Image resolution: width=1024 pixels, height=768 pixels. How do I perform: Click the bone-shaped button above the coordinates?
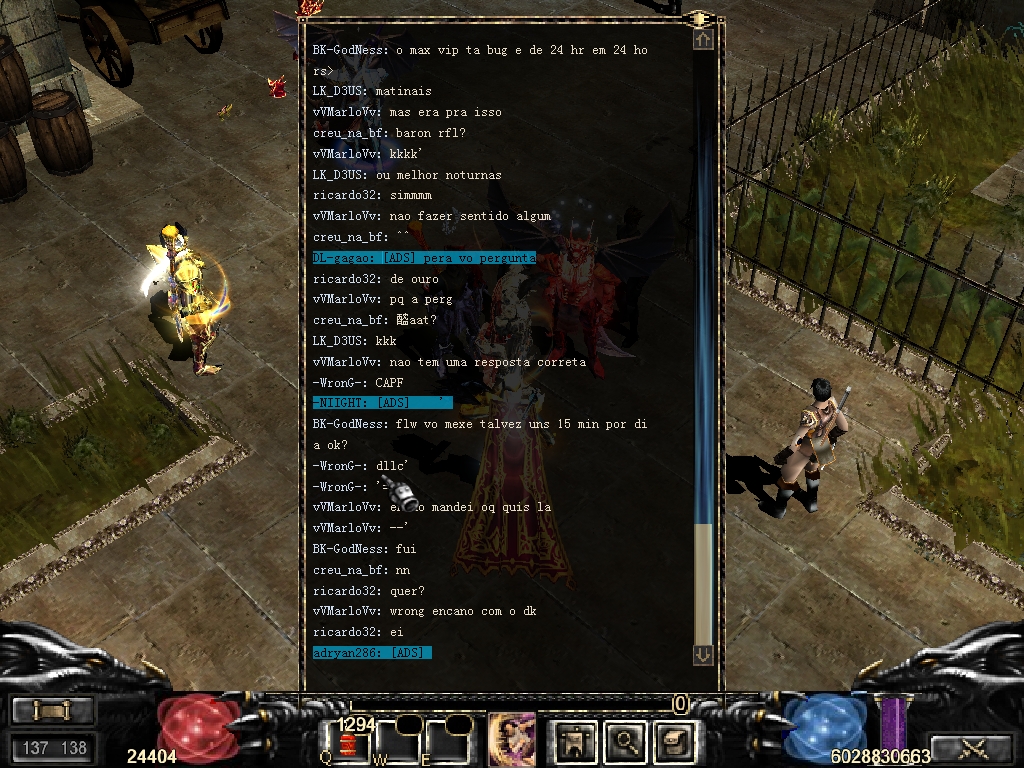(x=52, y=710)
